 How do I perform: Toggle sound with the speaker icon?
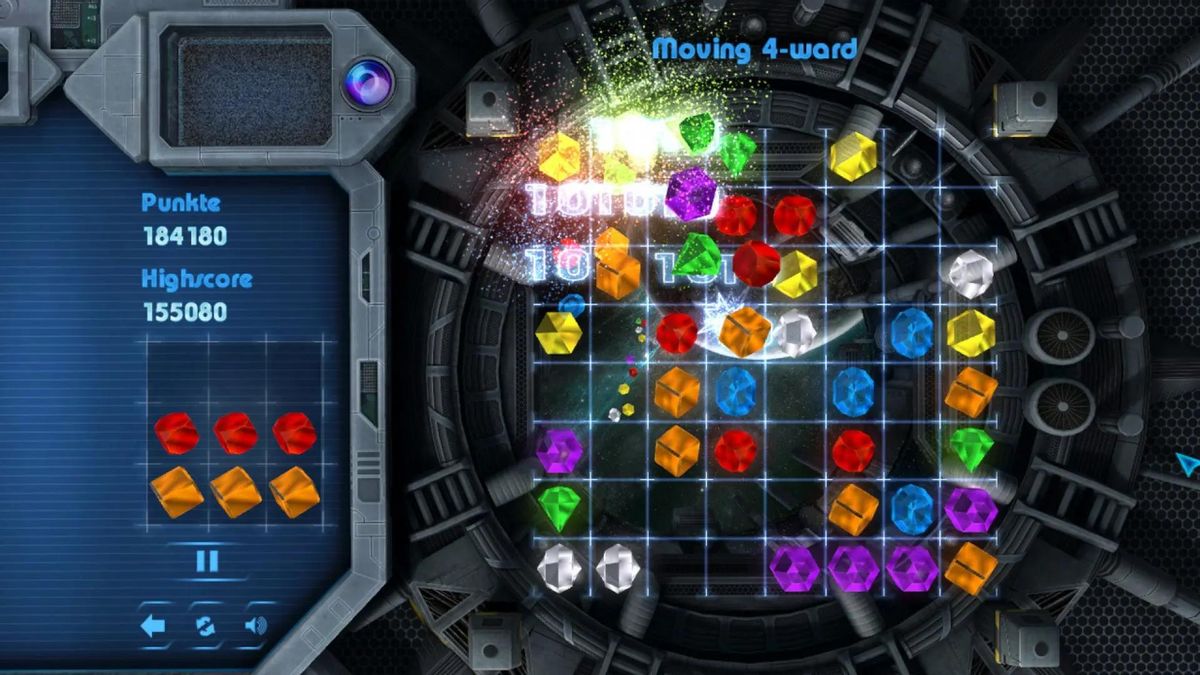click(256, 626)
